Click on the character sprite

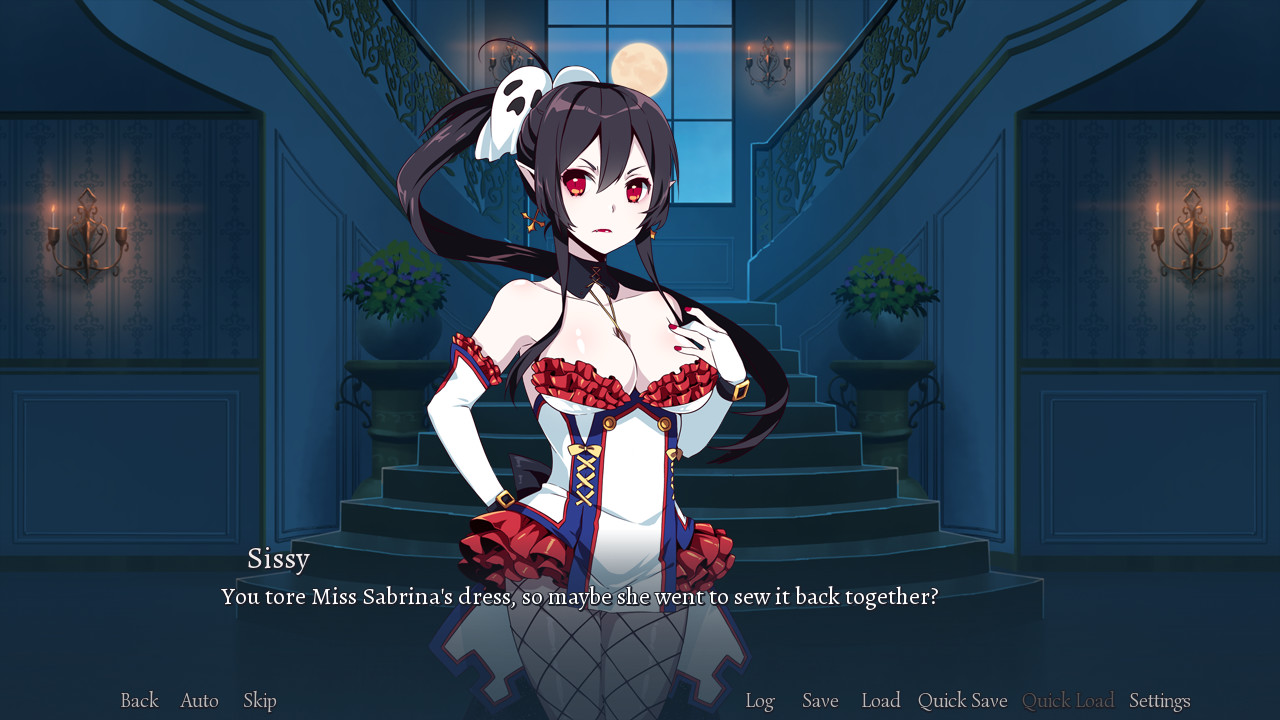[x=600, y=350]
